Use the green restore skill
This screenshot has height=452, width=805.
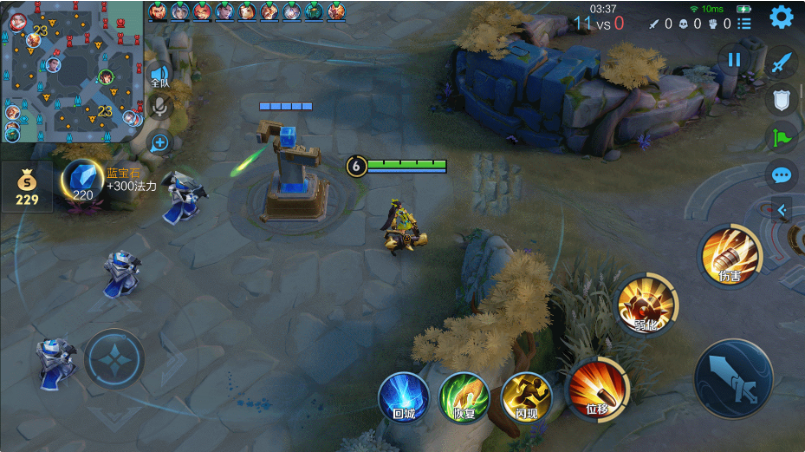point(464,396)
